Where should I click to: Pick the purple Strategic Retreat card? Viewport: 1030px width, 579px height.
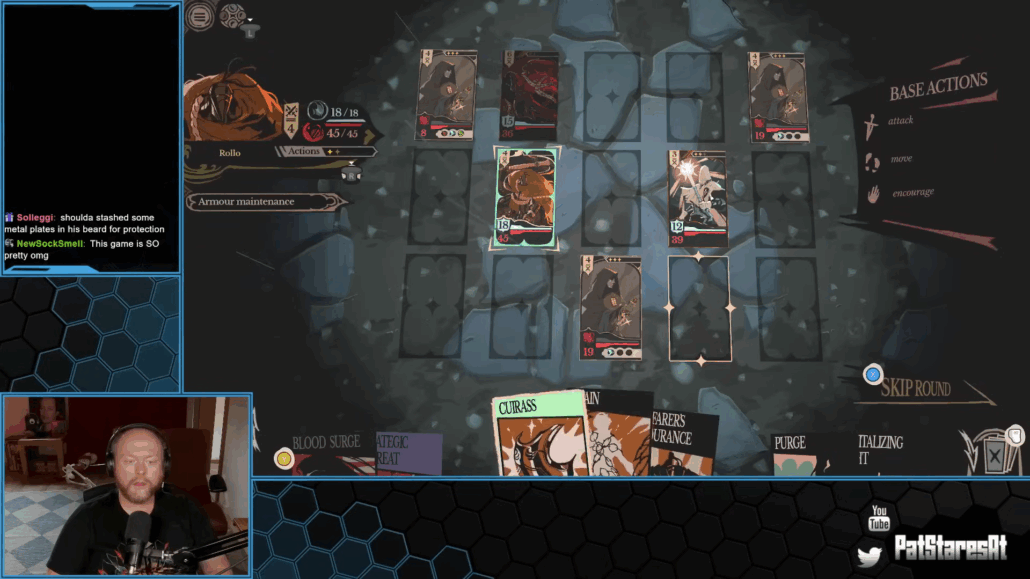[x=409, y=452]
